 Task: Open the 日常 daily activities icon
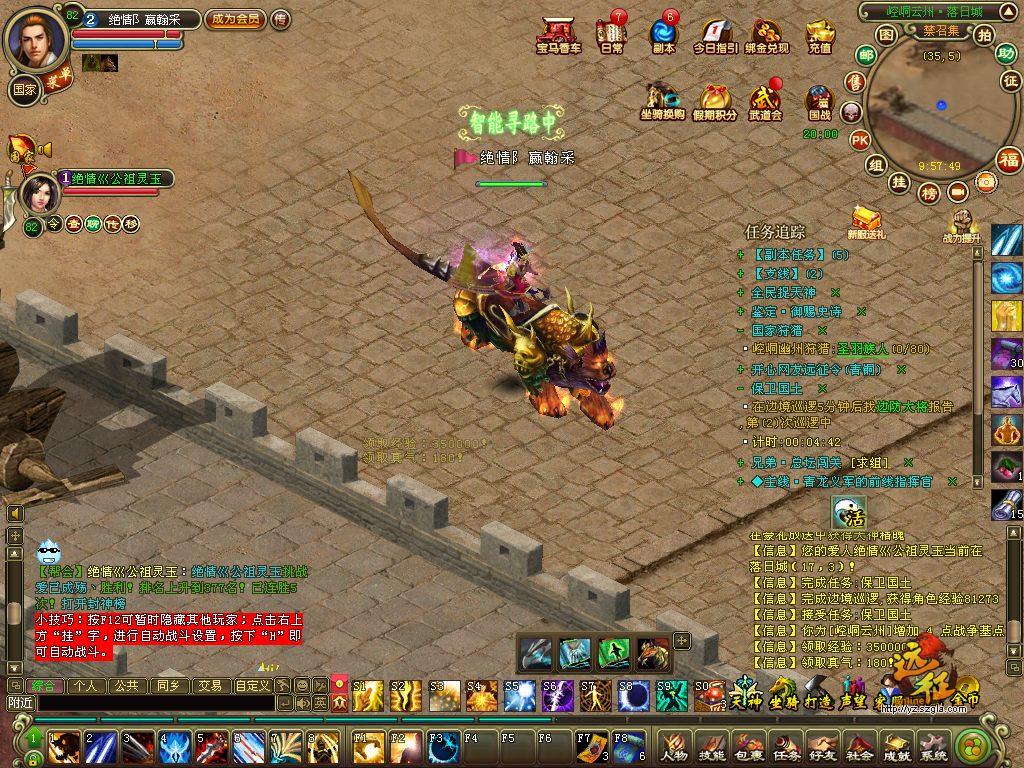[611, 35]
